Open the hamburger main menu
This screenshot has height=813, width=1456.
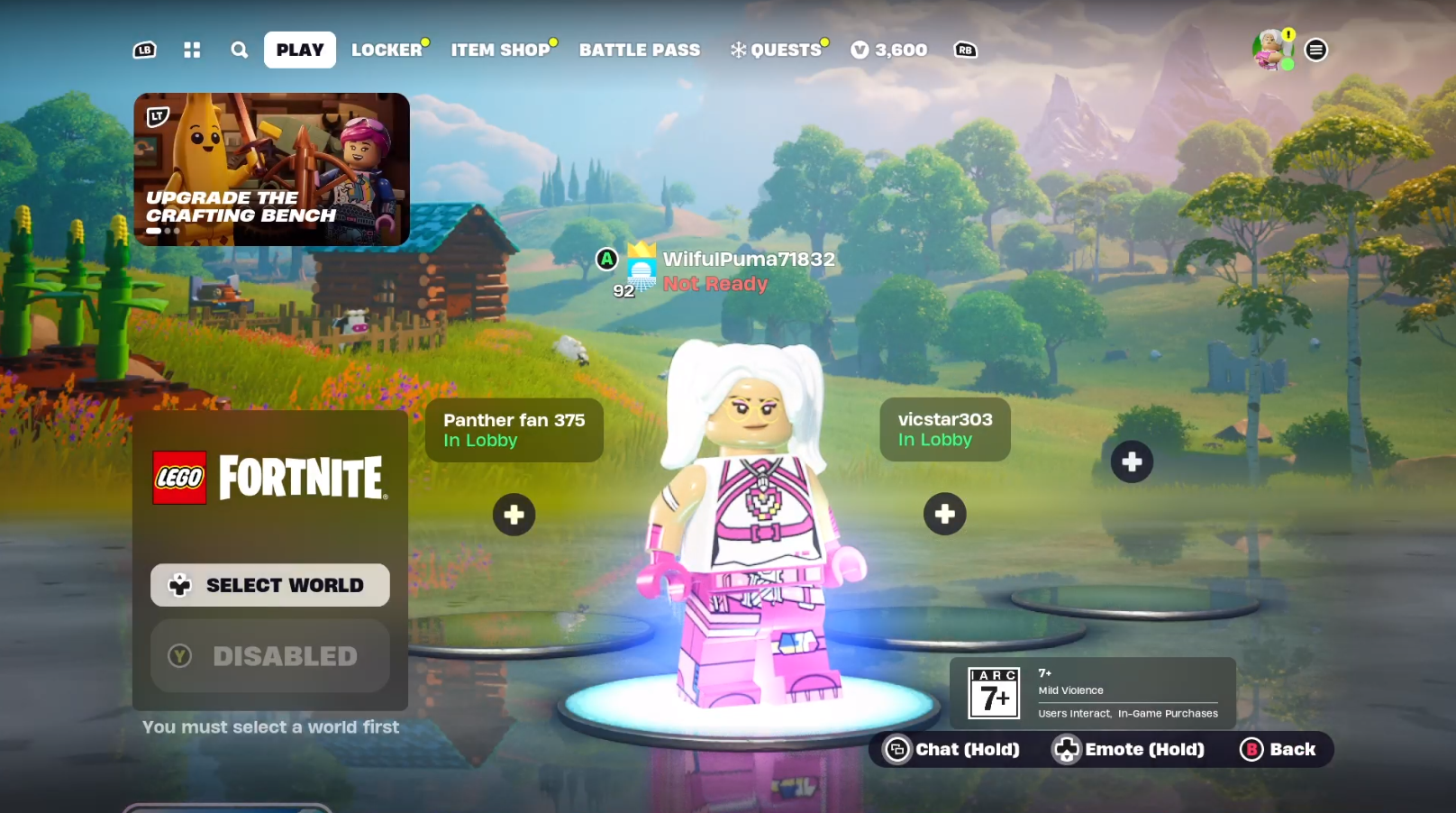(x=1315, y=50)
